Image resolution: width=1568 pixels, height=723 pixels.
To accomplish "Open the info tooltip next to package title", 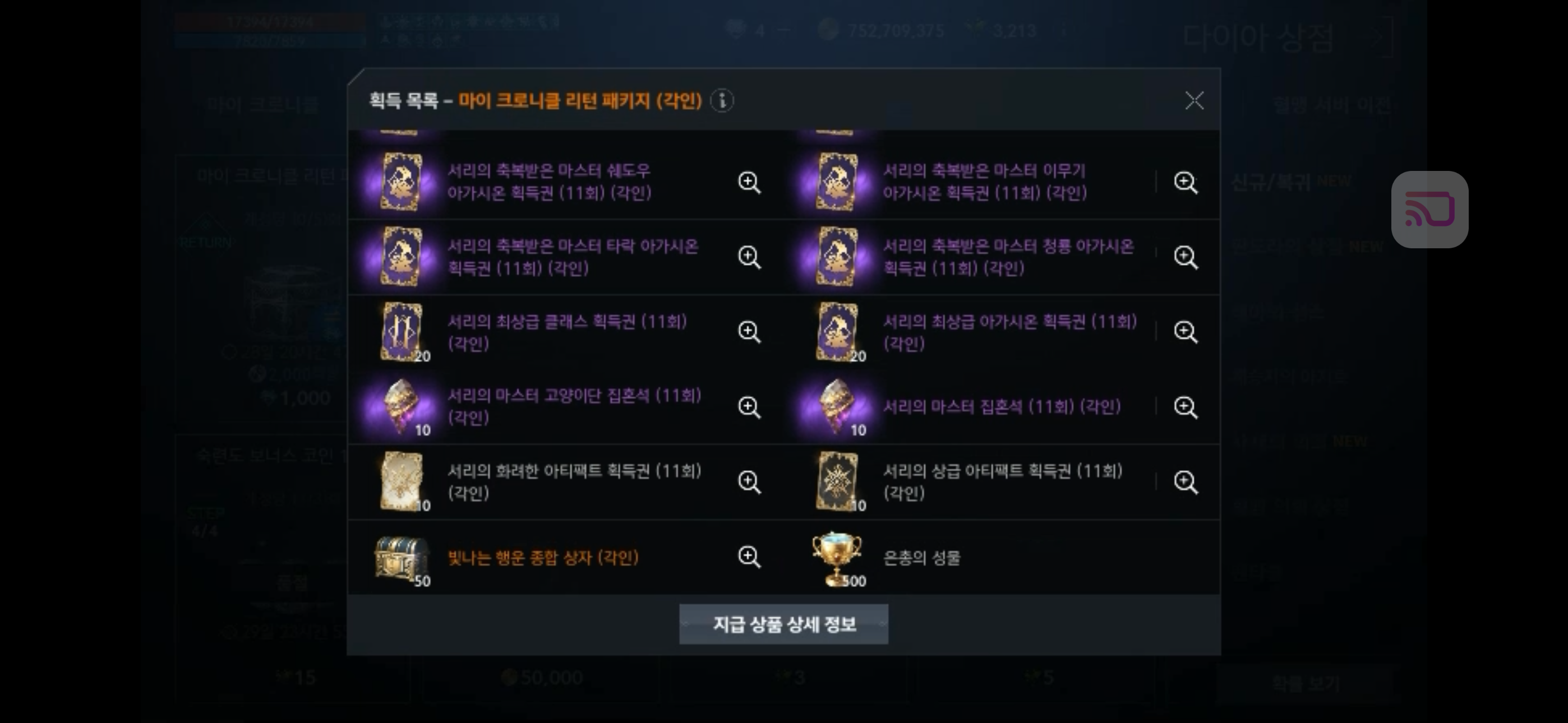I will click(722, 101).
